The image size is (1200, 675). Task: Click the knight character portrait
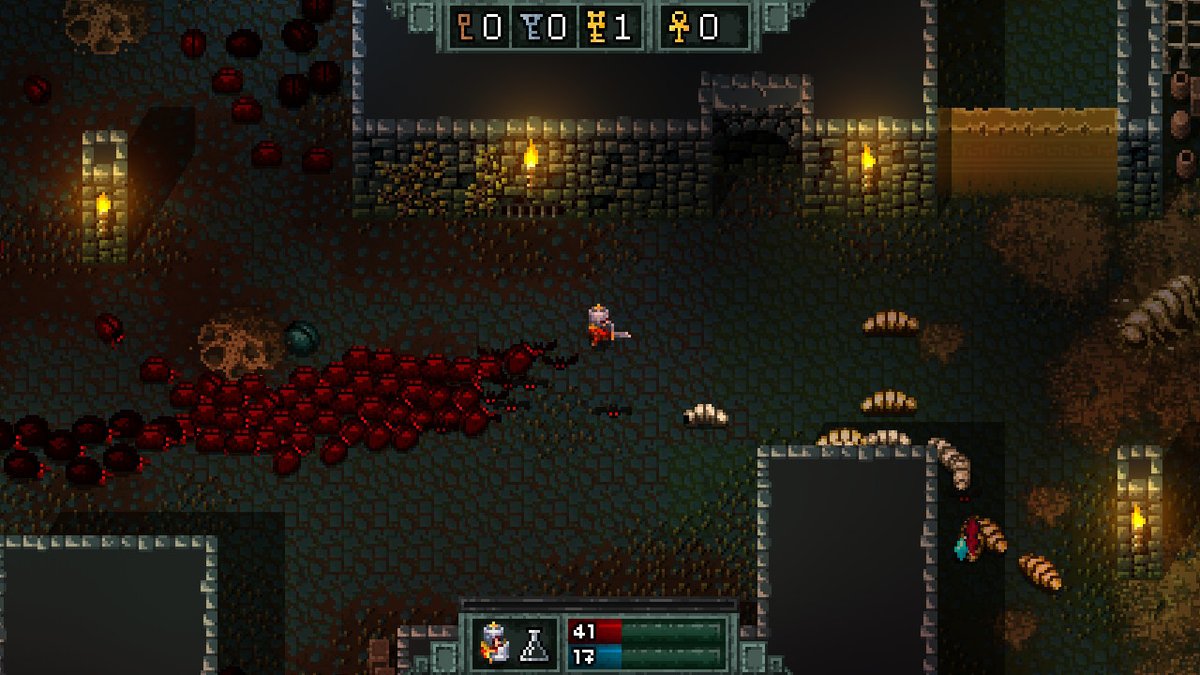pyautogui.click(x=495, y=643)
